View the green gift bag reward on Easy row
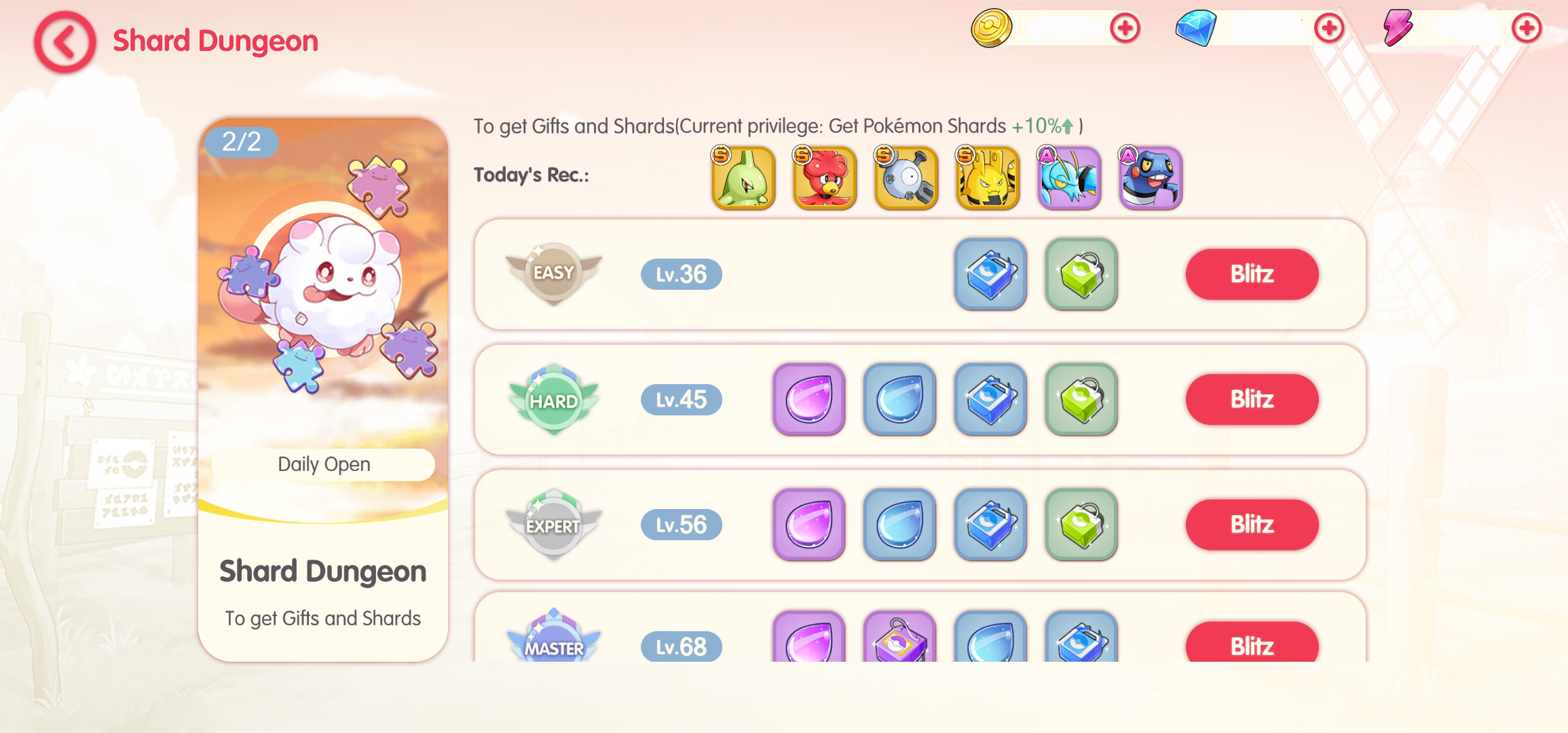This screenshot has width=1568, height=733. point(1081,275)
